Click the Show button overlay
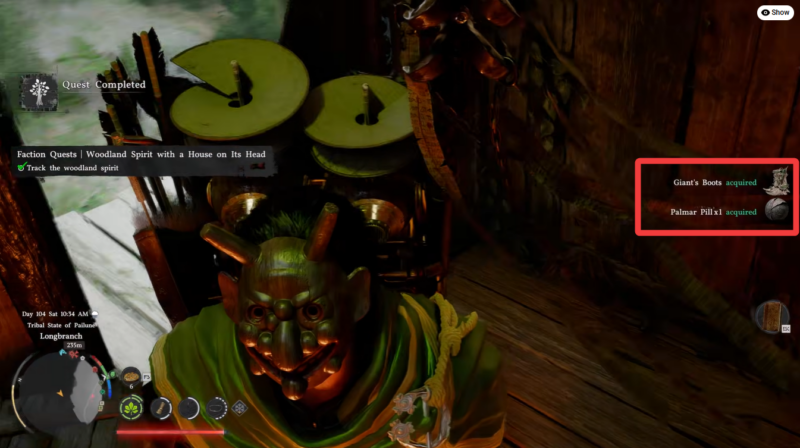The image size is (800, 448). pyautogui.click(x=776, y=12)
